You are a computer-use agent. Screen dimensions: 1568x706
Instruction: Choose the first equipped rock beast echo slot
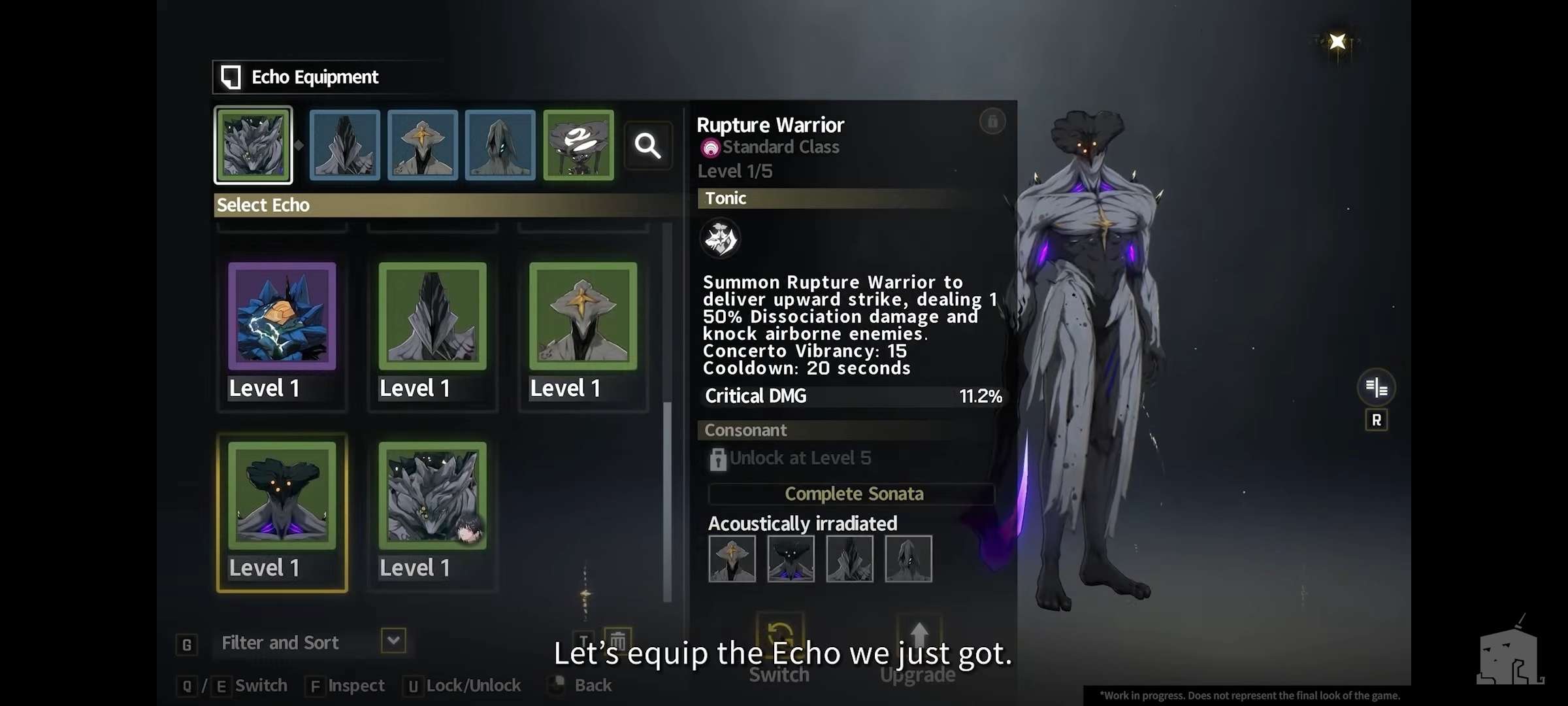point(253,145)
